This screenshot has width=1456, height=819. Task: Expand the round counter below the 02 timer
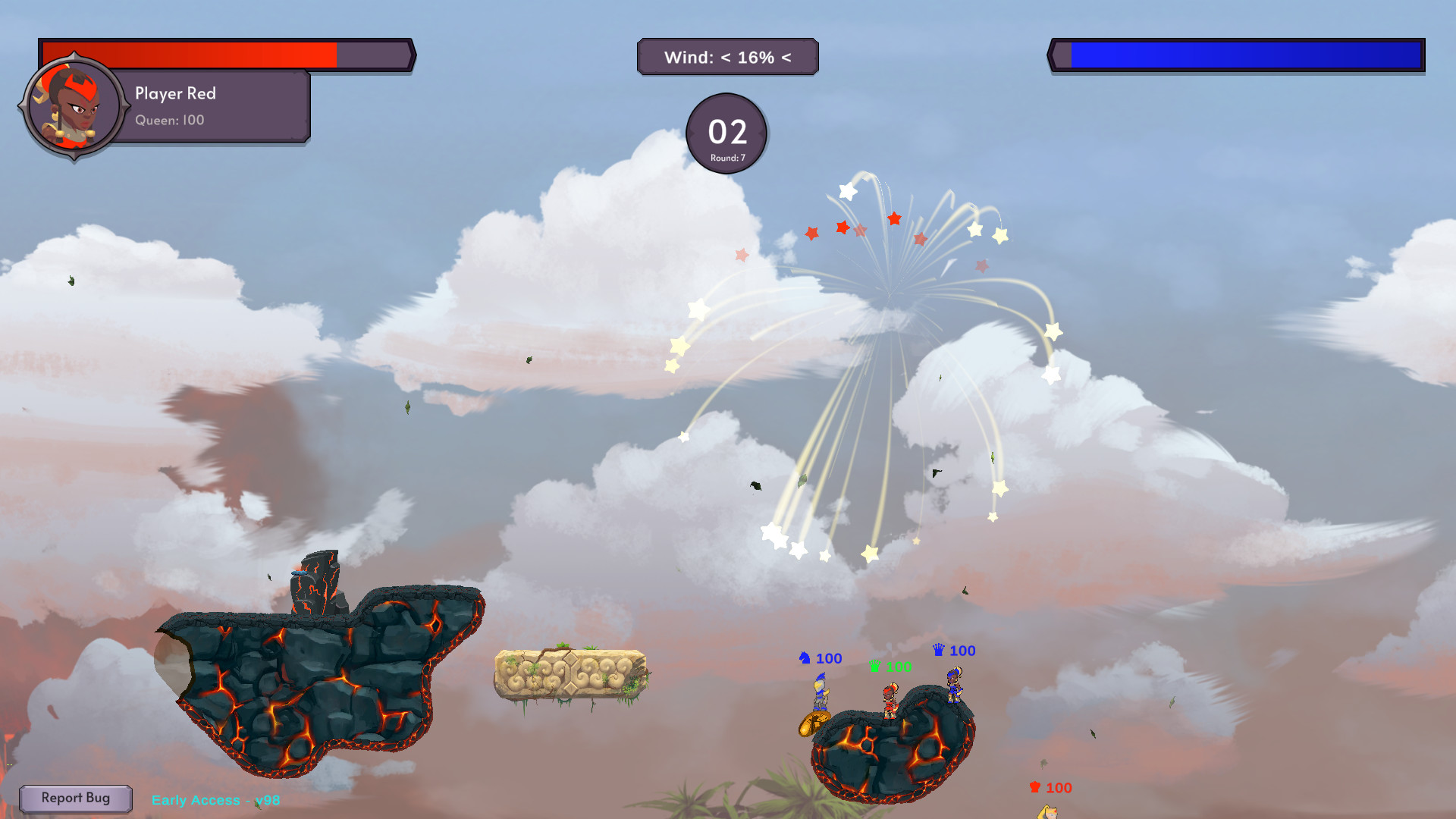coord(726,158)
